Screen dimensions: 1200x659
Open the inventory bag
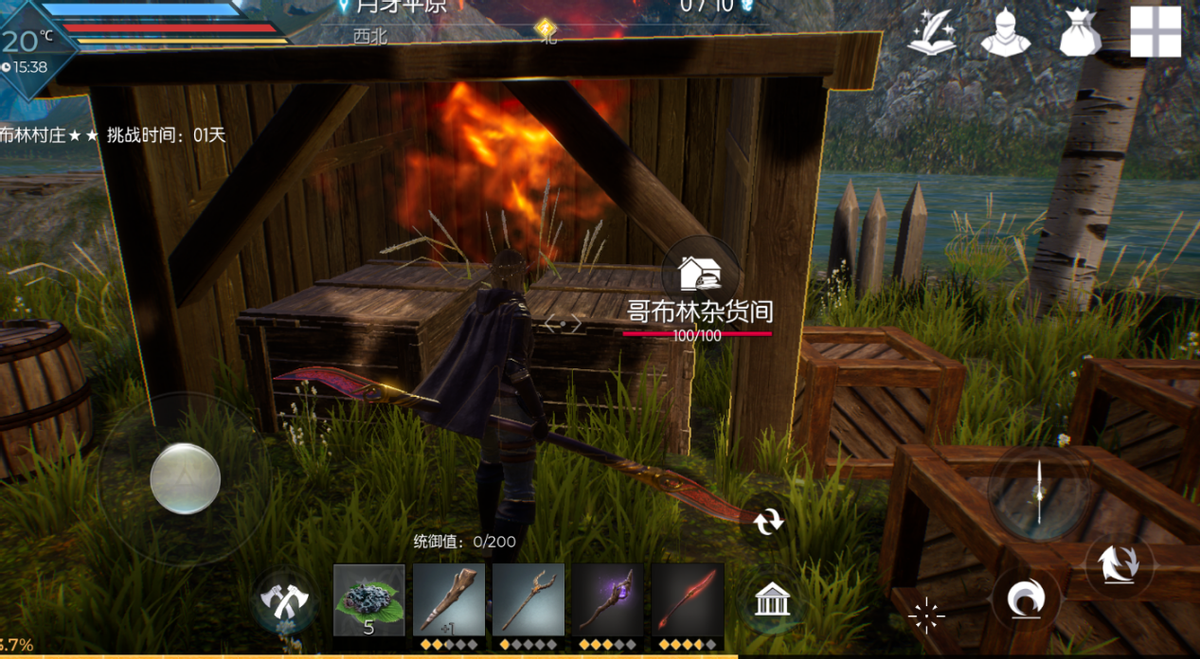[1081, 33]
